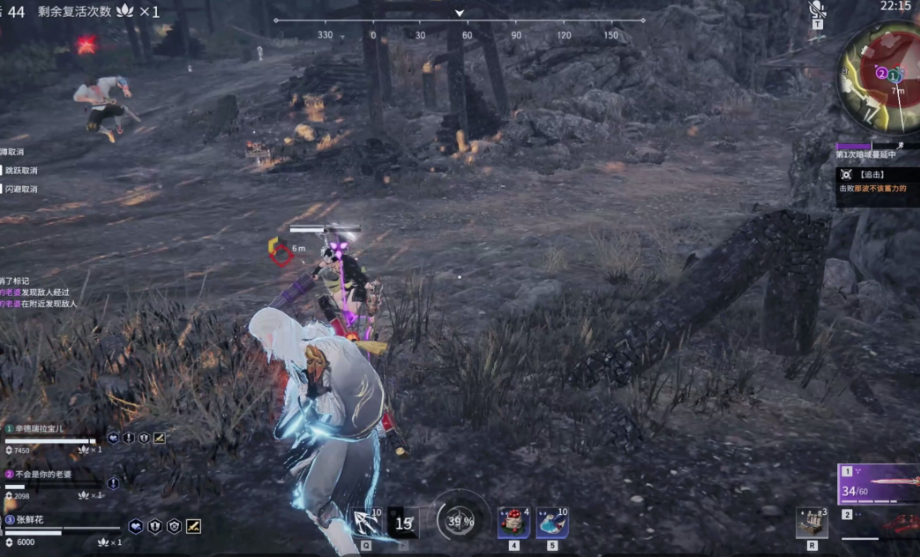
Task: Click the compass heading bar
Action: point(460,20)
